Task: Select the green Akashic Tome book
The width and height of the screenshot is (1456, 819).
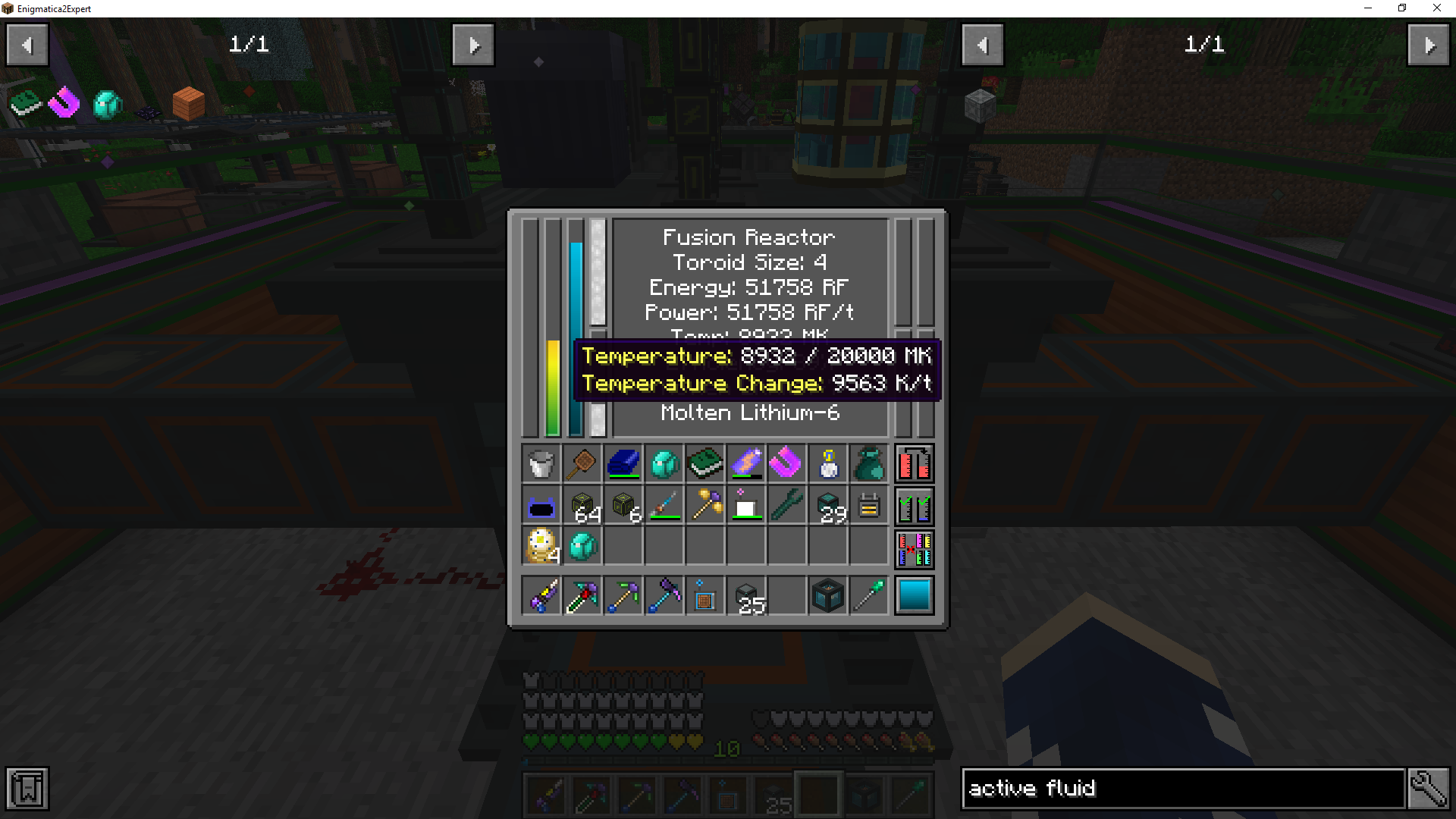Action: pos(705,464)
